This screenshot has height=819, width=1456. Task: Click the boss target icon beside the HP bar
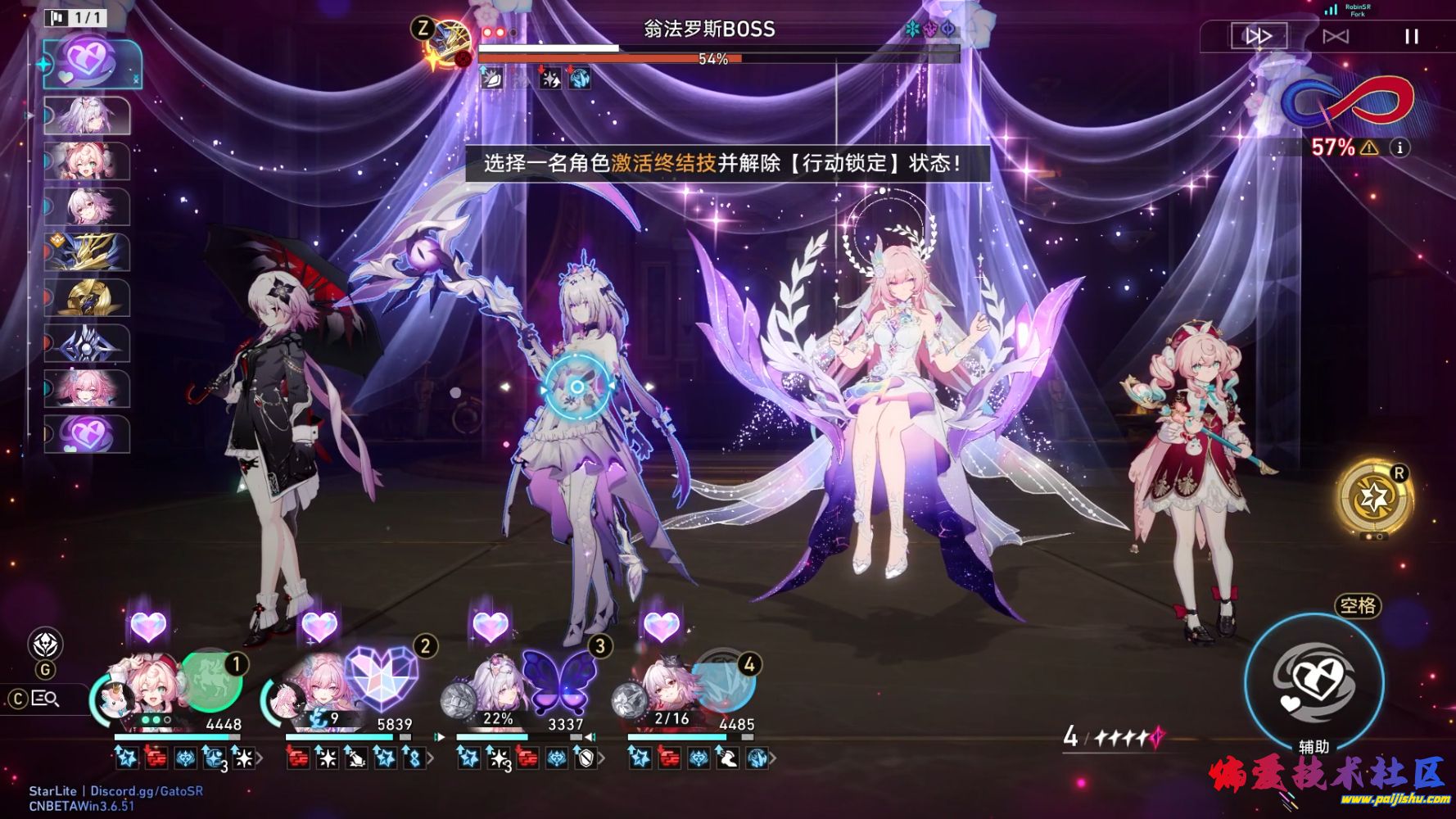click(x=449, y=45)
